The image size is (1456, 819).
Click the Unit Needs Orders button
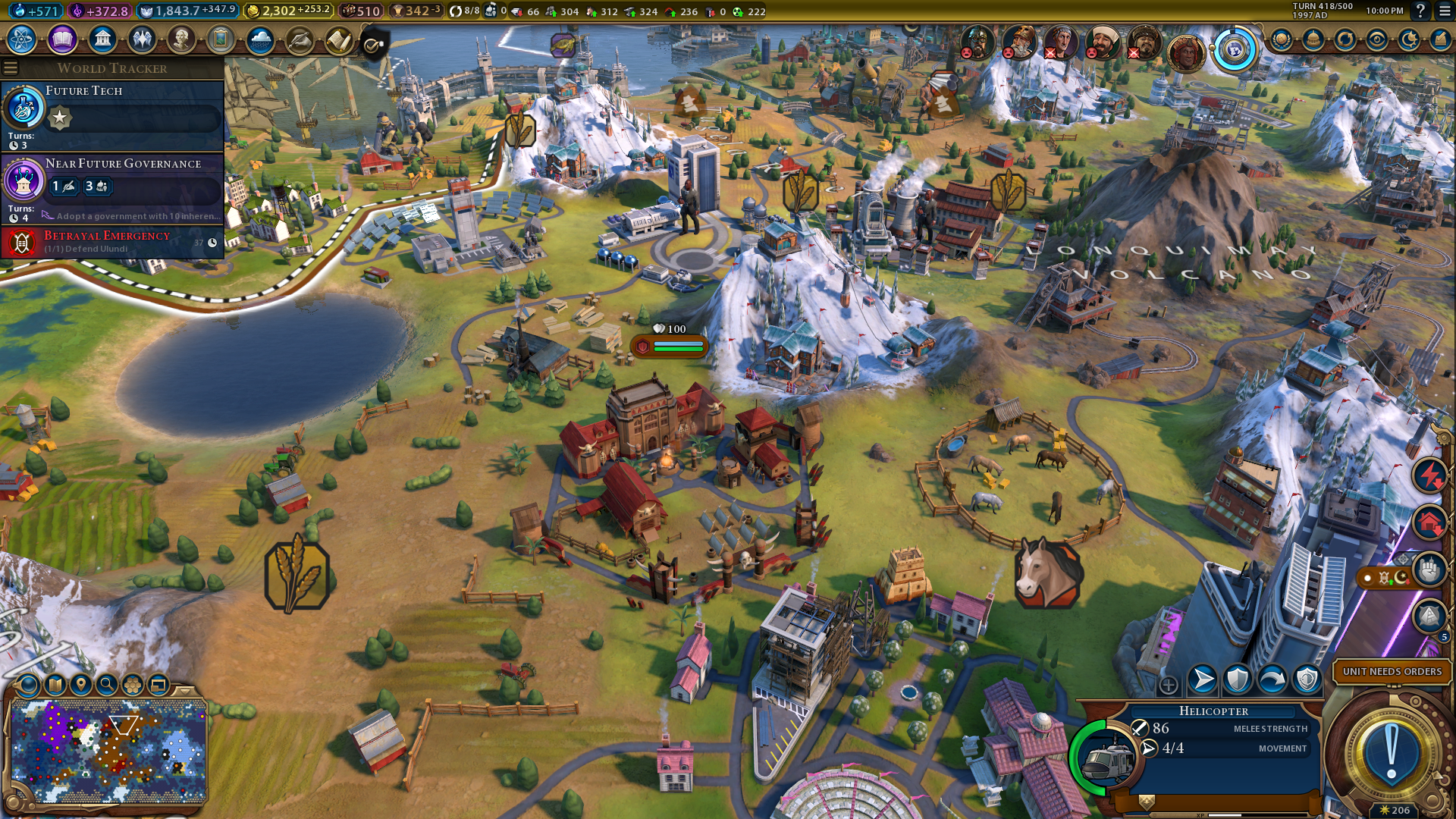1392,671
